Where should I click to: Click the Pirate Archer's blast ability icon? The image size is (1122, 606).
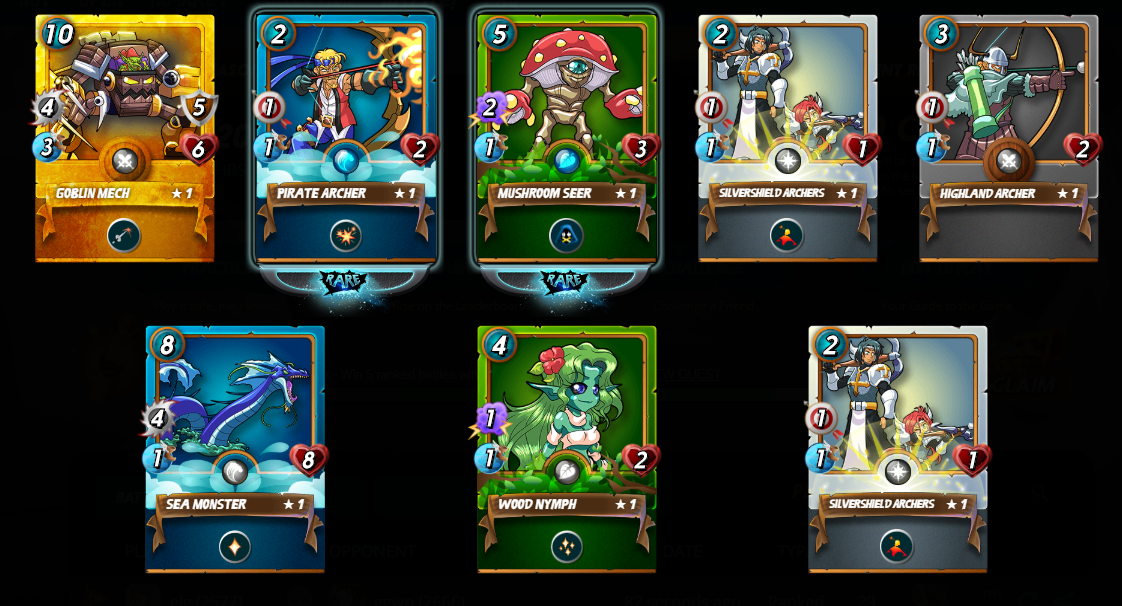click(346, 236)
